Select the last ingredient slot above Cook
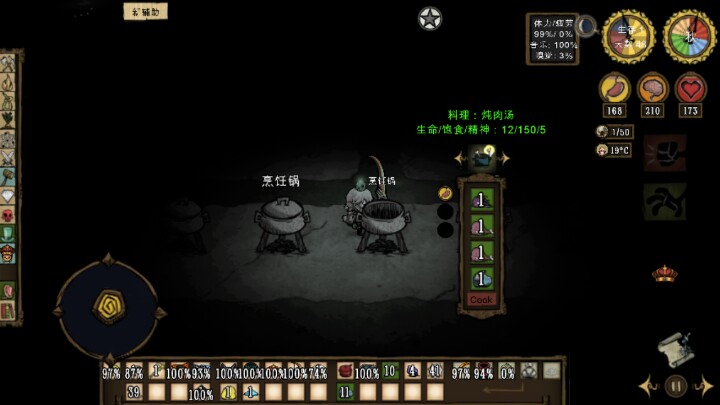The height and width of the screenshot is (405, 720). 482,279
